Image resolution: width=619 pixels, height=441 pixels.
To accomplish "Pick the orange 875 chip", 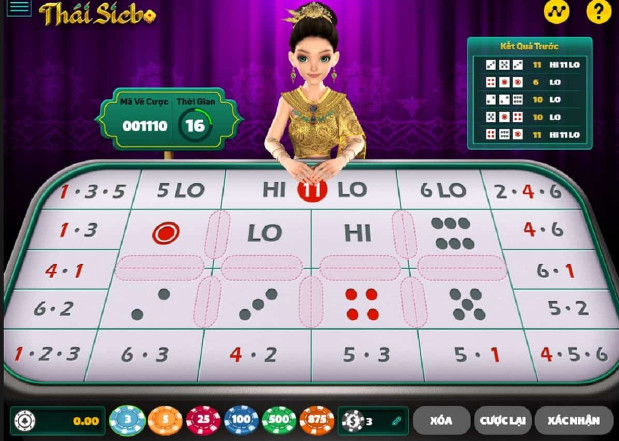I will [317, 421].
